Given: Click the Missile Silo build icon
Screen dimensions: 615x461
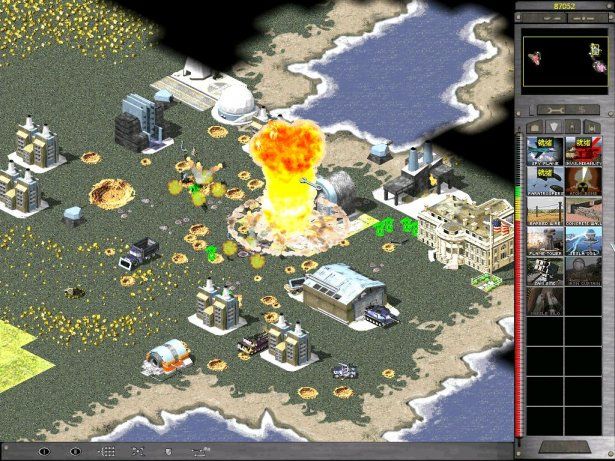Looking at the screenshot, I should click(545, 304).
